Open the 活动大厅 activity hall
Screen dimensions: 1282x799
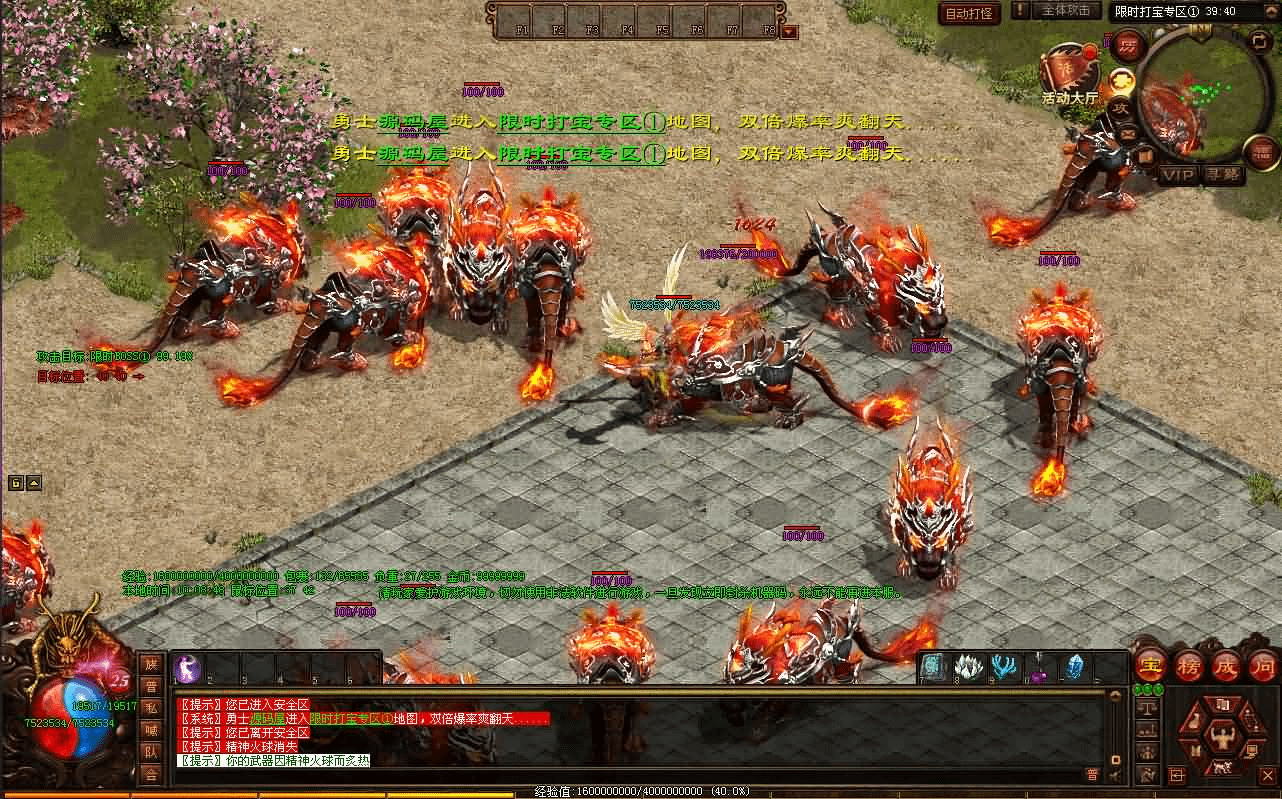(1069, 72)
